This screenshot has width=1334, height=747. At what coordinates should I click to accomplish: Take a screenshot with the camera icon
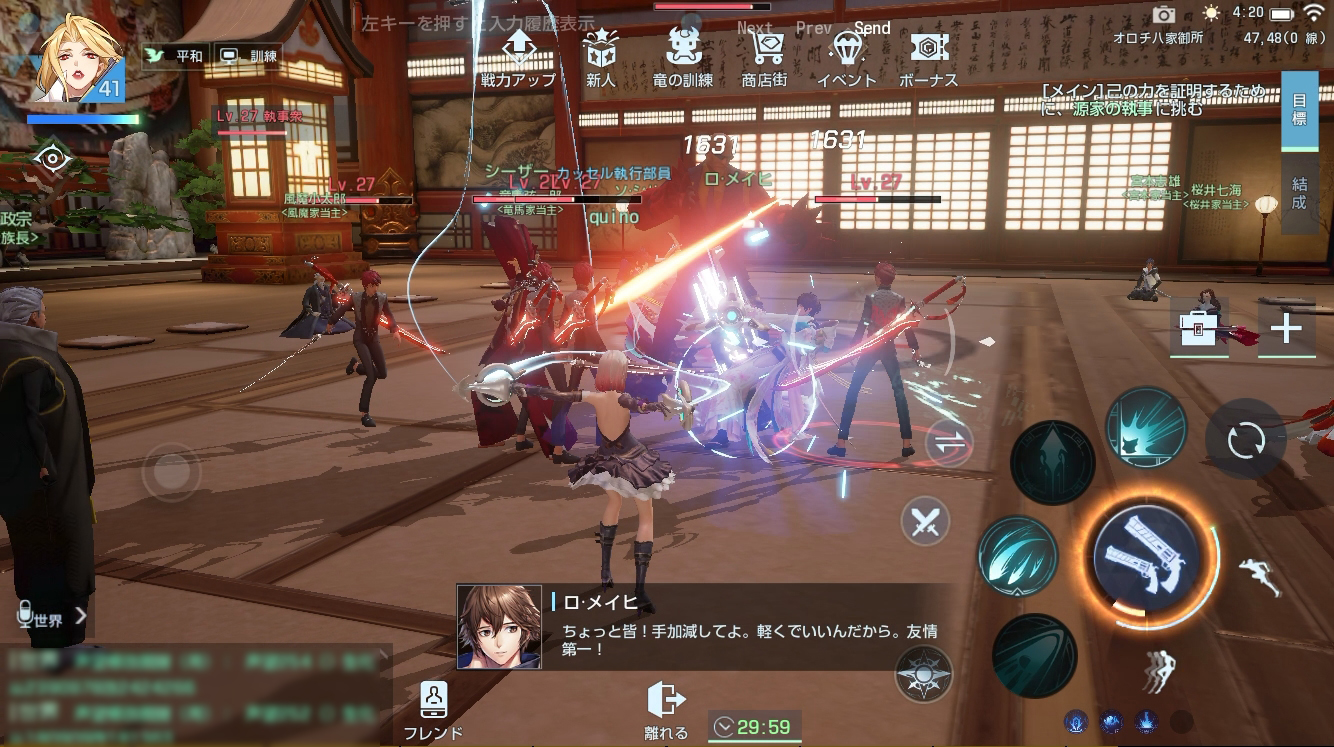point(1163,14)
